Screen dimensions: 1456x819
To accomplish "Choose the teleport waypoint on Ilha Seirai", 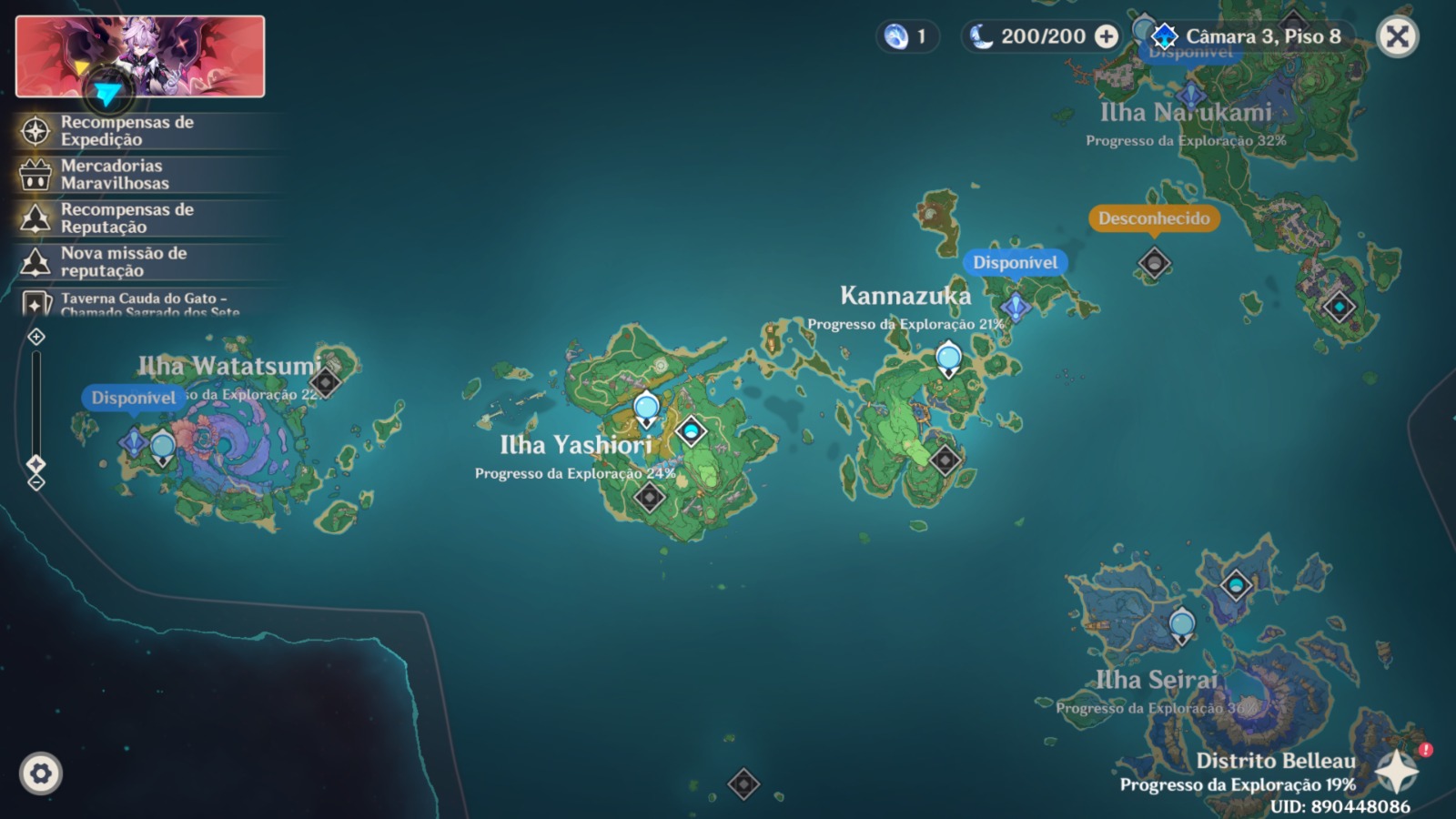I will 1181,625.
